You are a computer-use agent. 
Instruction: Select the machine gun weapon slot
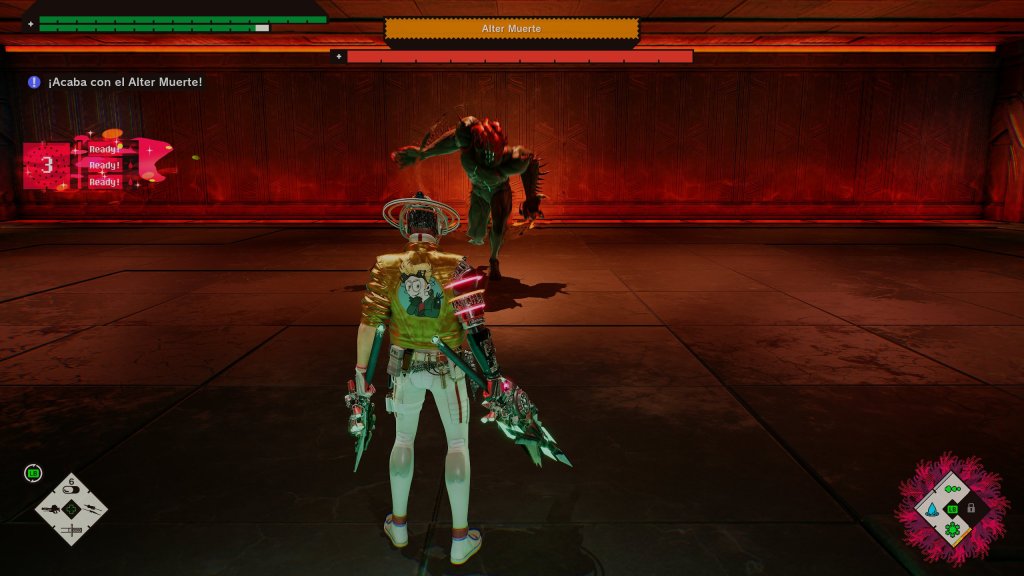(50, 509)
